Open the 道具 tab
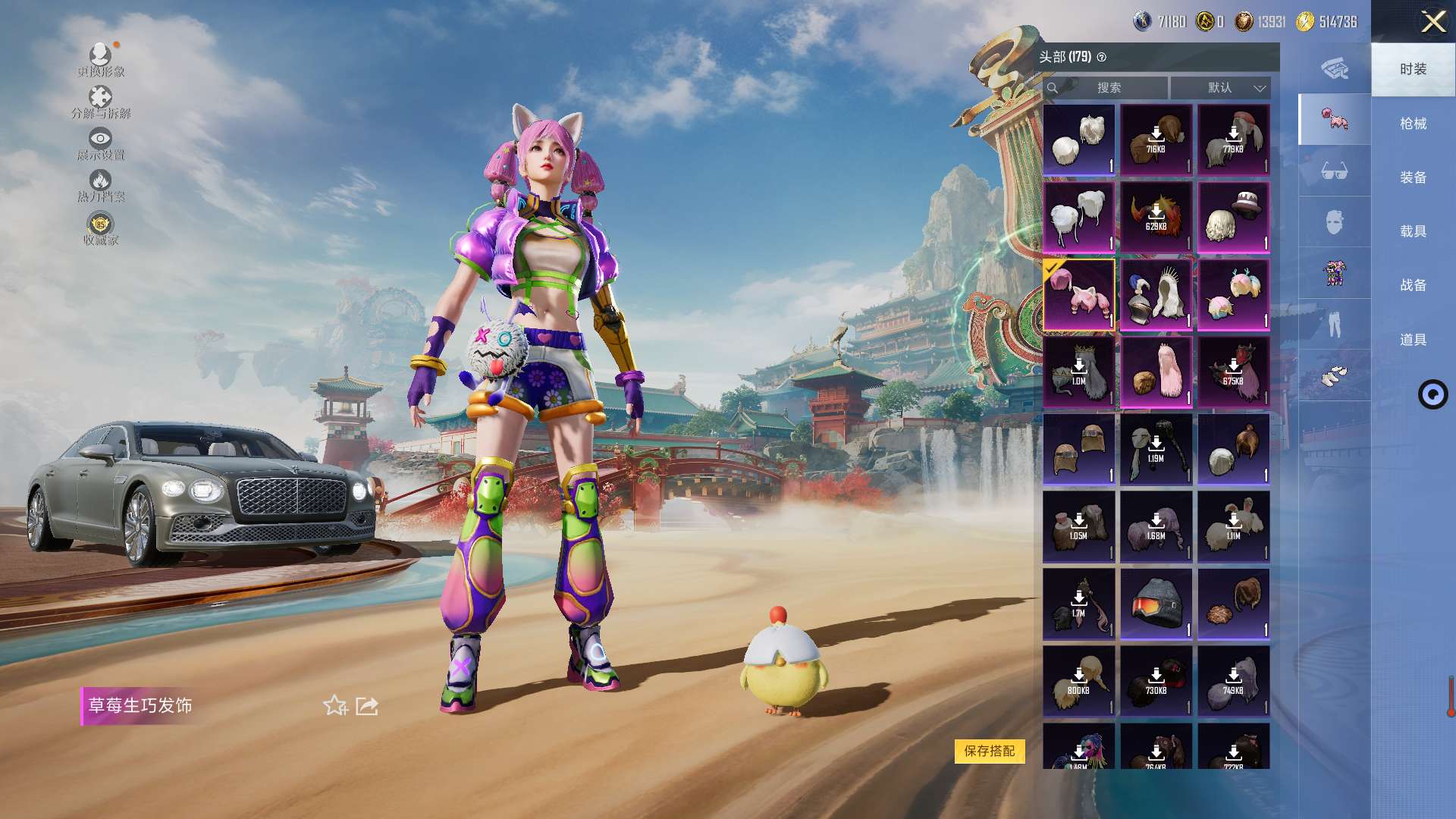The width and height of the screenshot is (1456, 819). click(x=1413, y=340)
